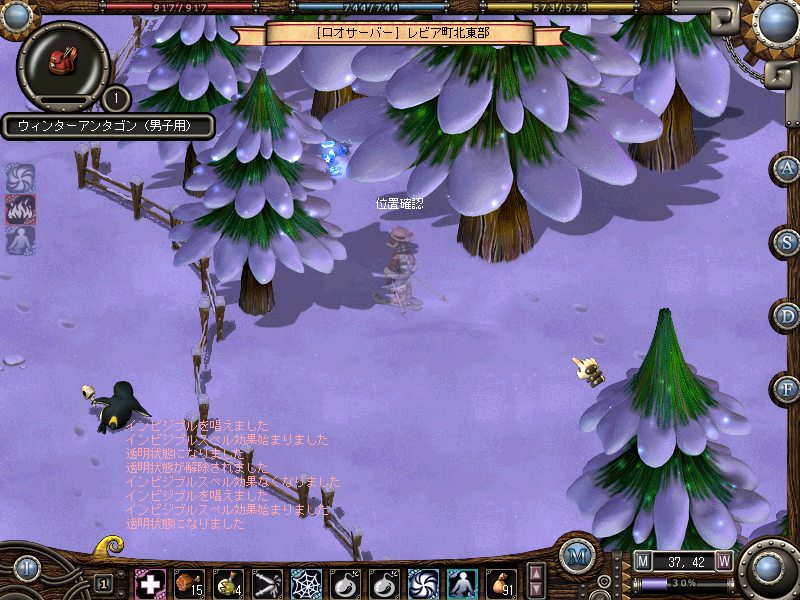This screenshot has height=600, width=800.
Task: Click the hotbar page up arrow
Action: 536,573
